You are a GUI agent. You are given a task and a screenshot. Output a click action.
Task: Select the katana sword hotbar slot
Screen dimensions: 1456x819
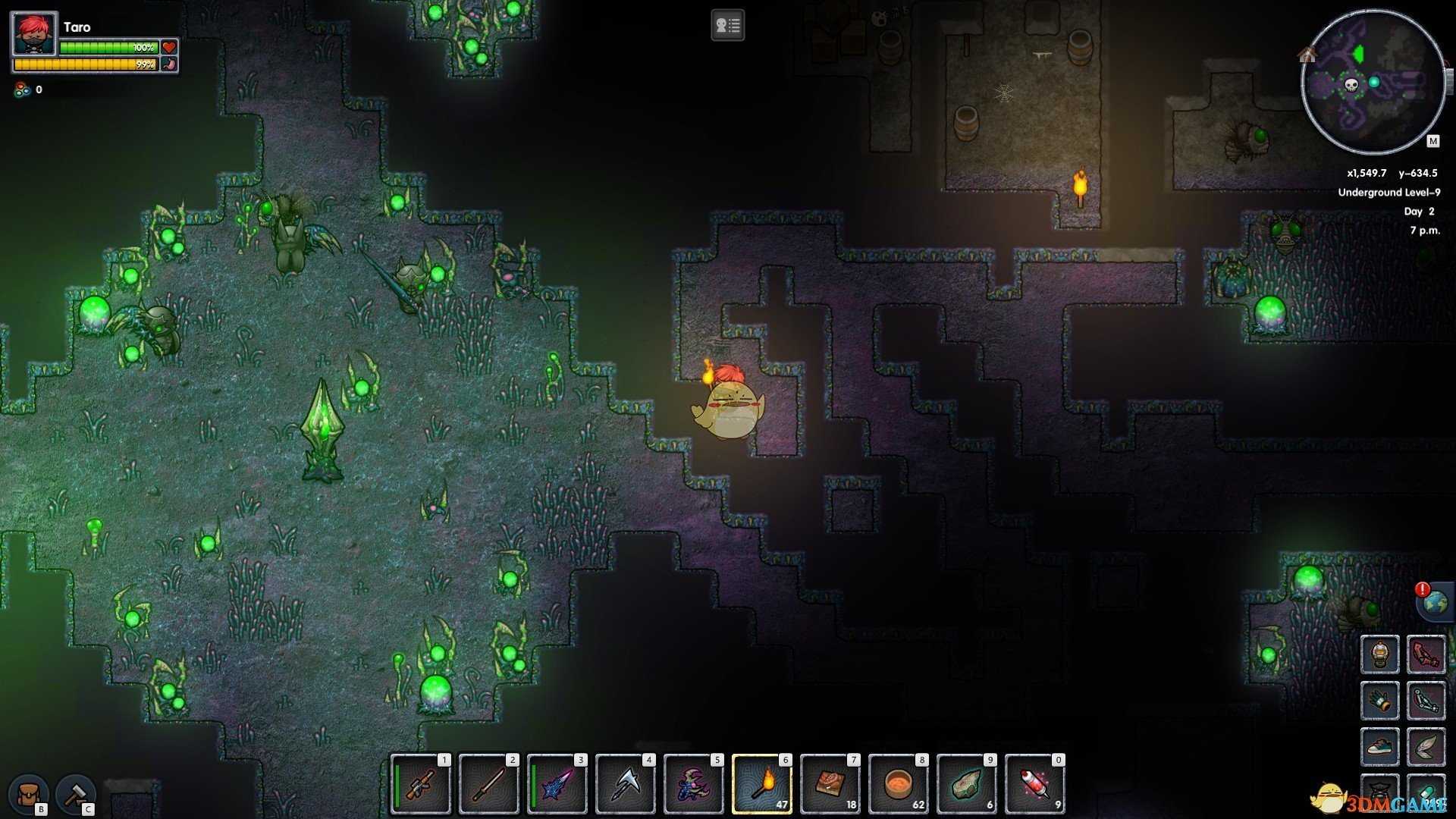click(489, 784)
